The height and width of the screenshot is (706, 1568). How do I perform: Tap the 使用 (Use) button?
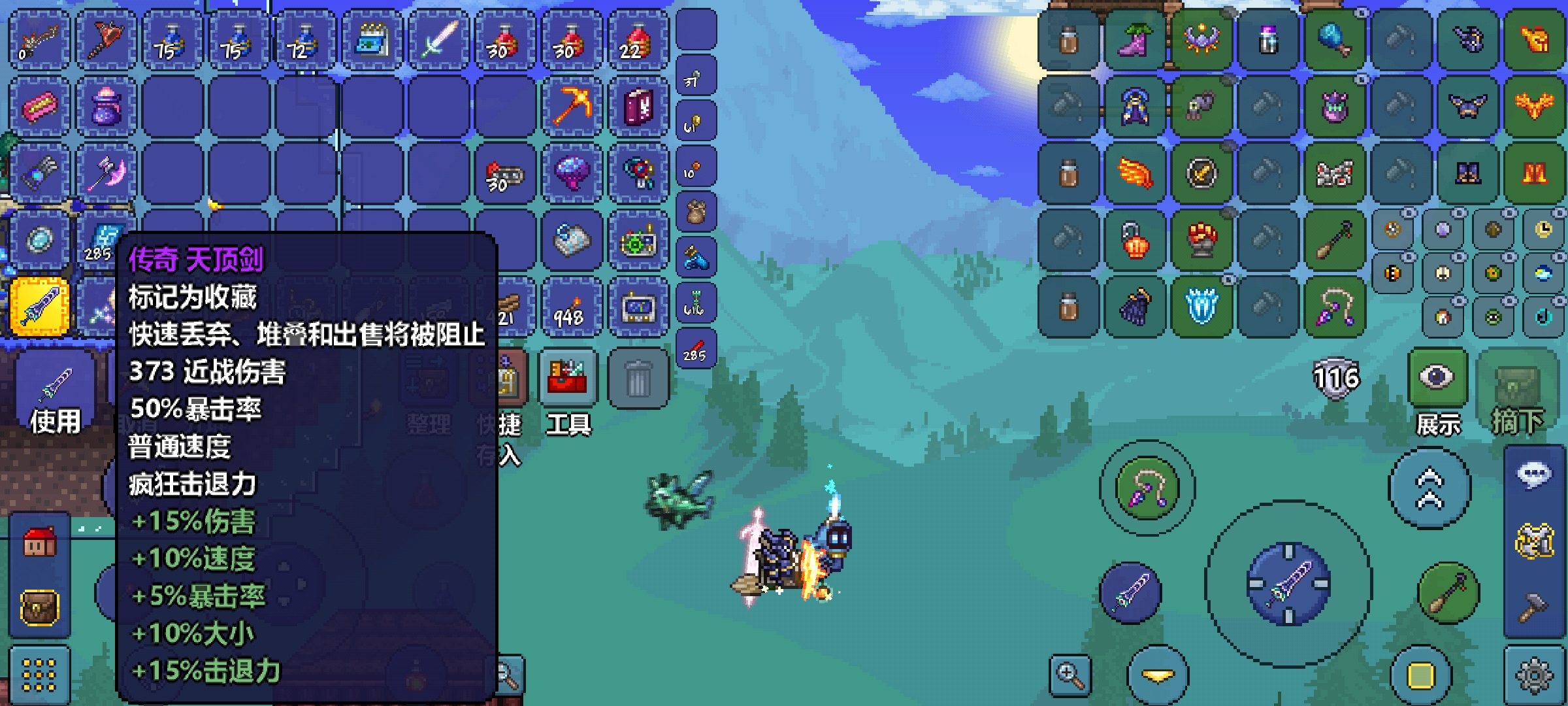click(x=55, y=395)
